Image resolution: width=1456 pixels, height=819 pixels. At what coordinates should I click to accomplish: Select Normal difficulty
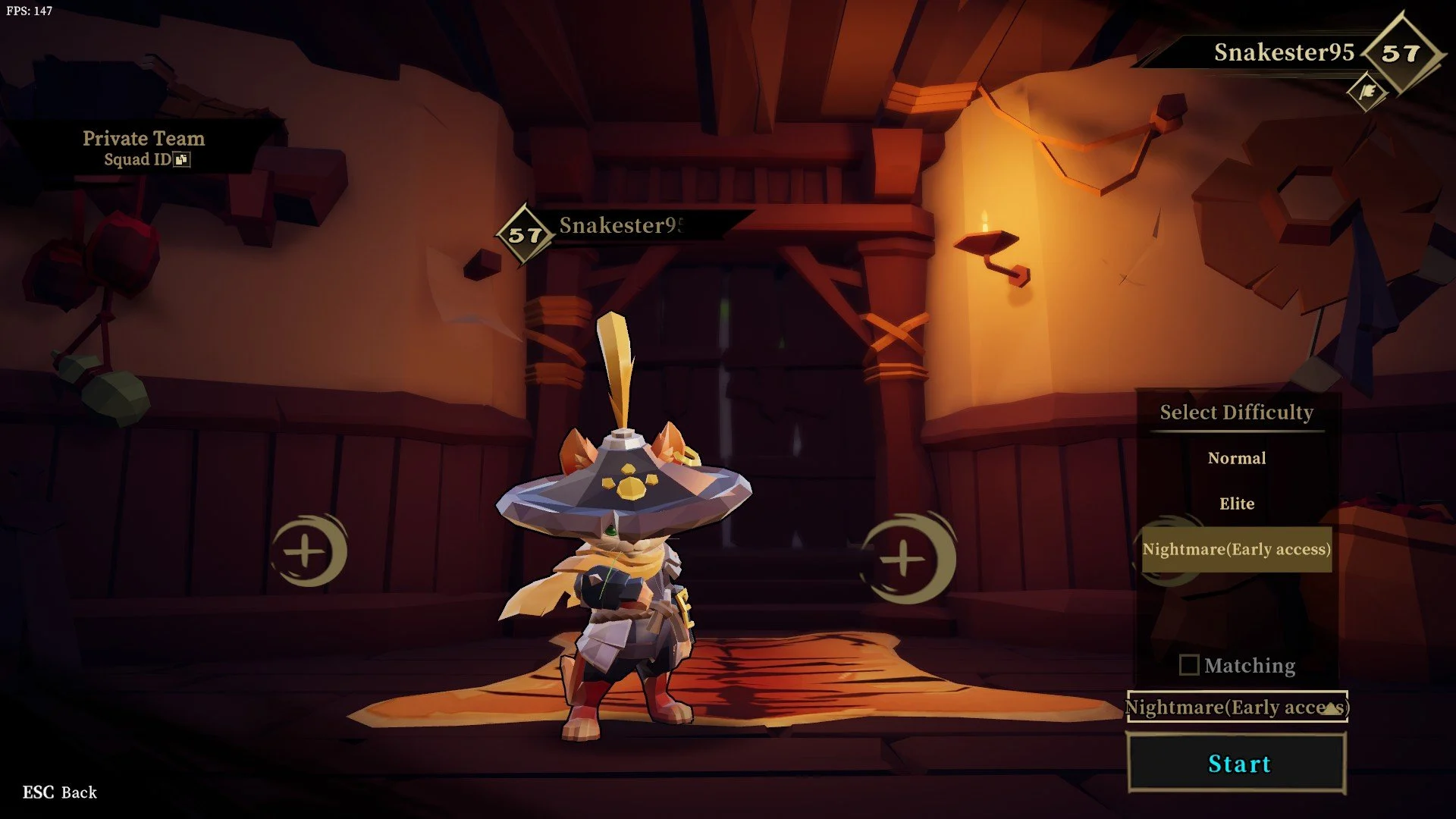[1237, 458]
